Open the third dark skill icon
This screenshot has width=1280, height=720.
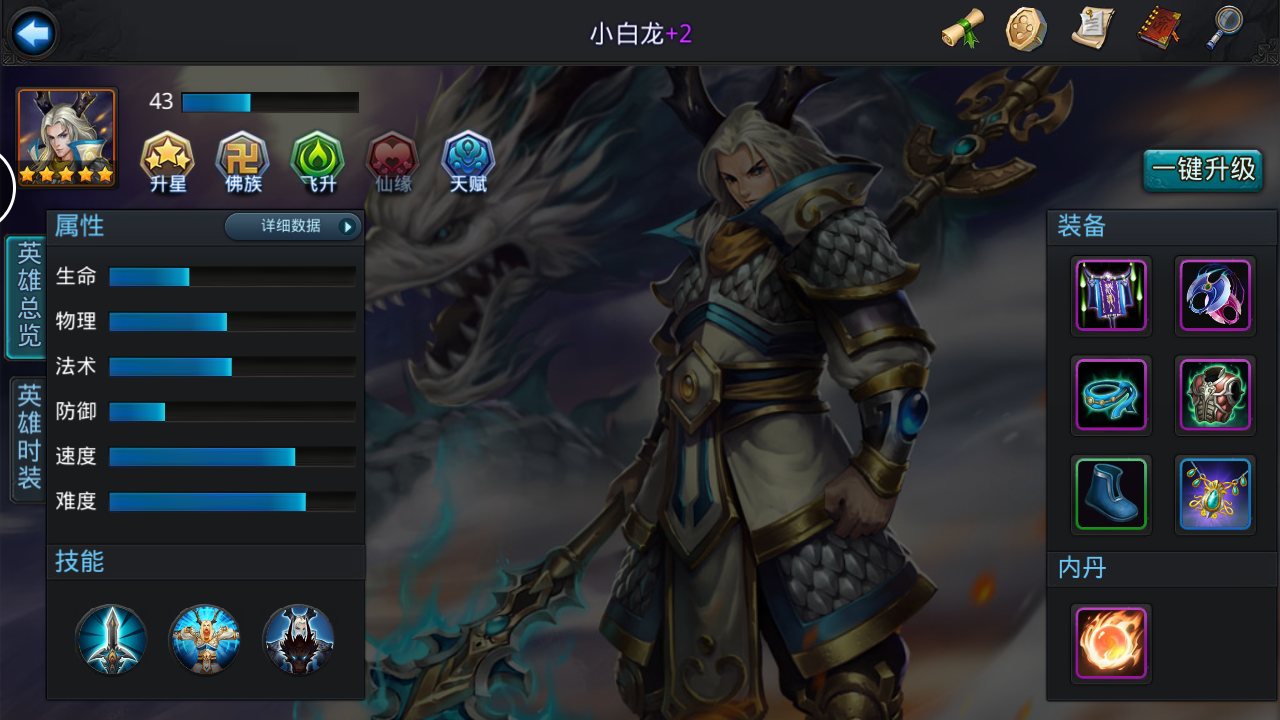[x=299, y=640]
